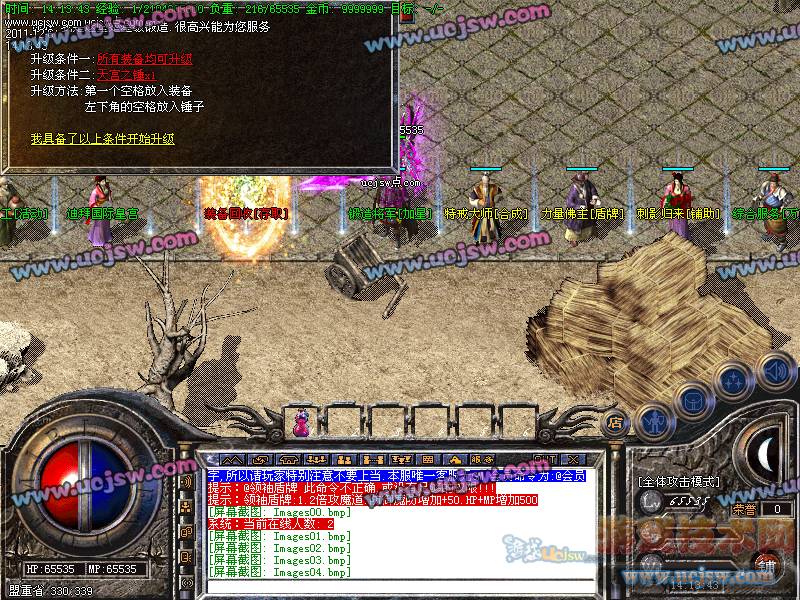This screenshot has height=600, width=800.
Task: Toggle the sound speaker round button
Action: pos(775,369)
